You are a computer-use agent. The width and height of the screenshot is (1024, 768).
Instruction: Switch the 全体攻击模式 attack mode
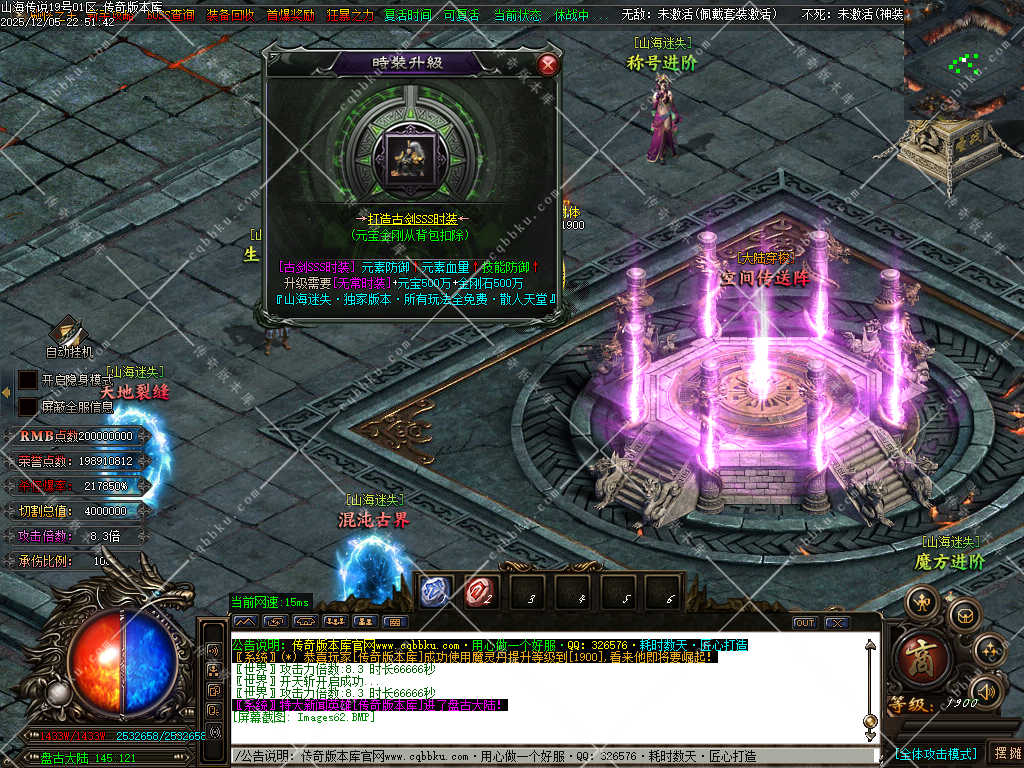pos(935,753)
